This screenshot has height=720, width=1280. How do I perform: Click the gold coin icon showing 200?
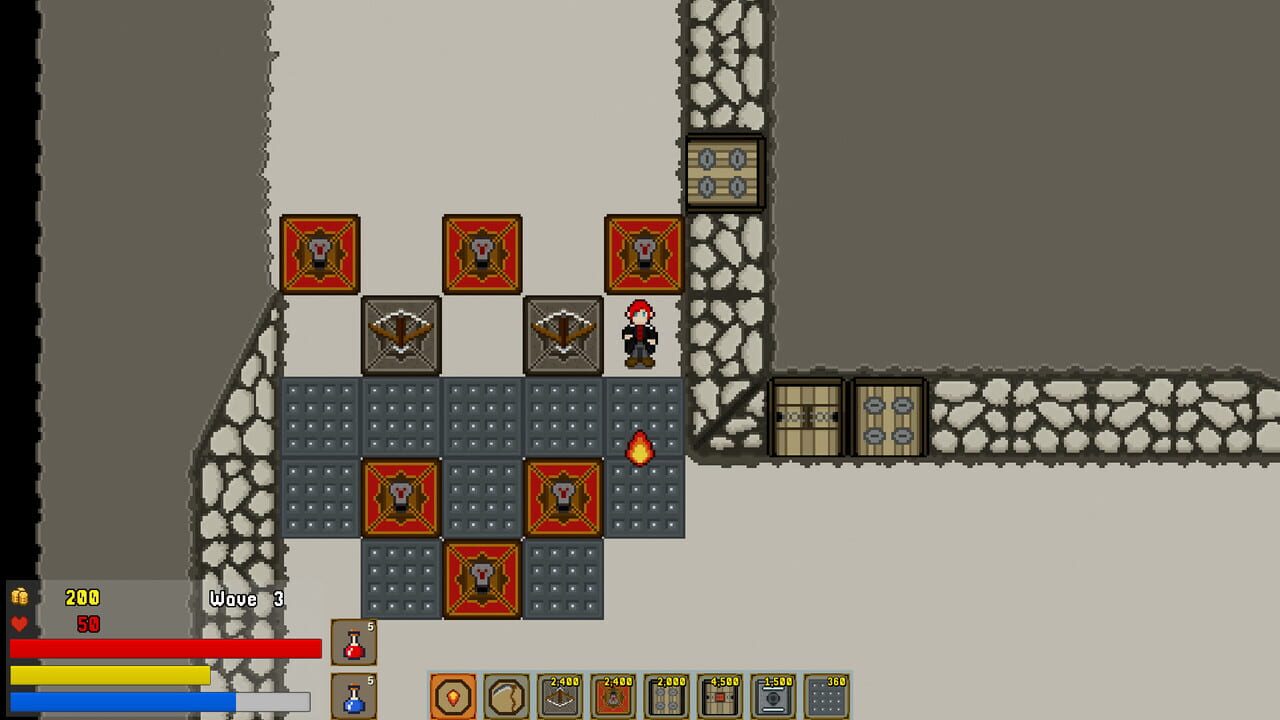pos(21,597)
